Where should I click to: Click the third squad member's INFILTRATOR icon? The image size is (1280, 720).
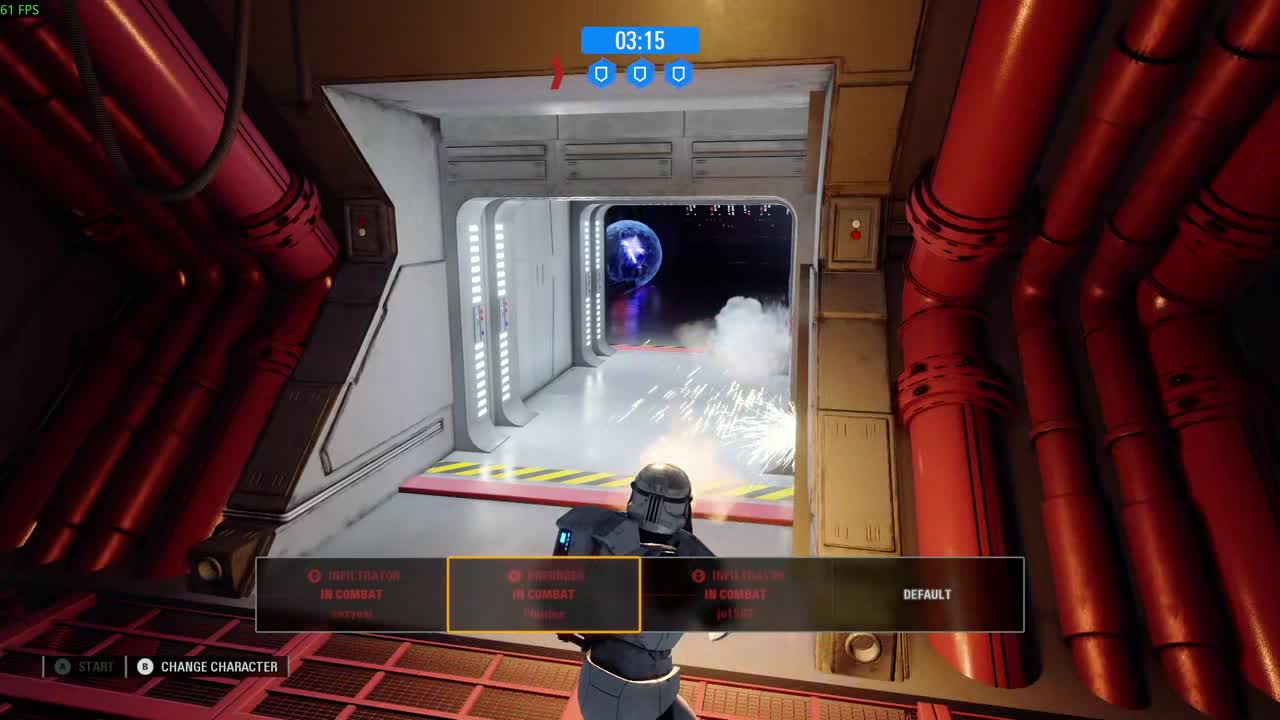pos(695,575)
